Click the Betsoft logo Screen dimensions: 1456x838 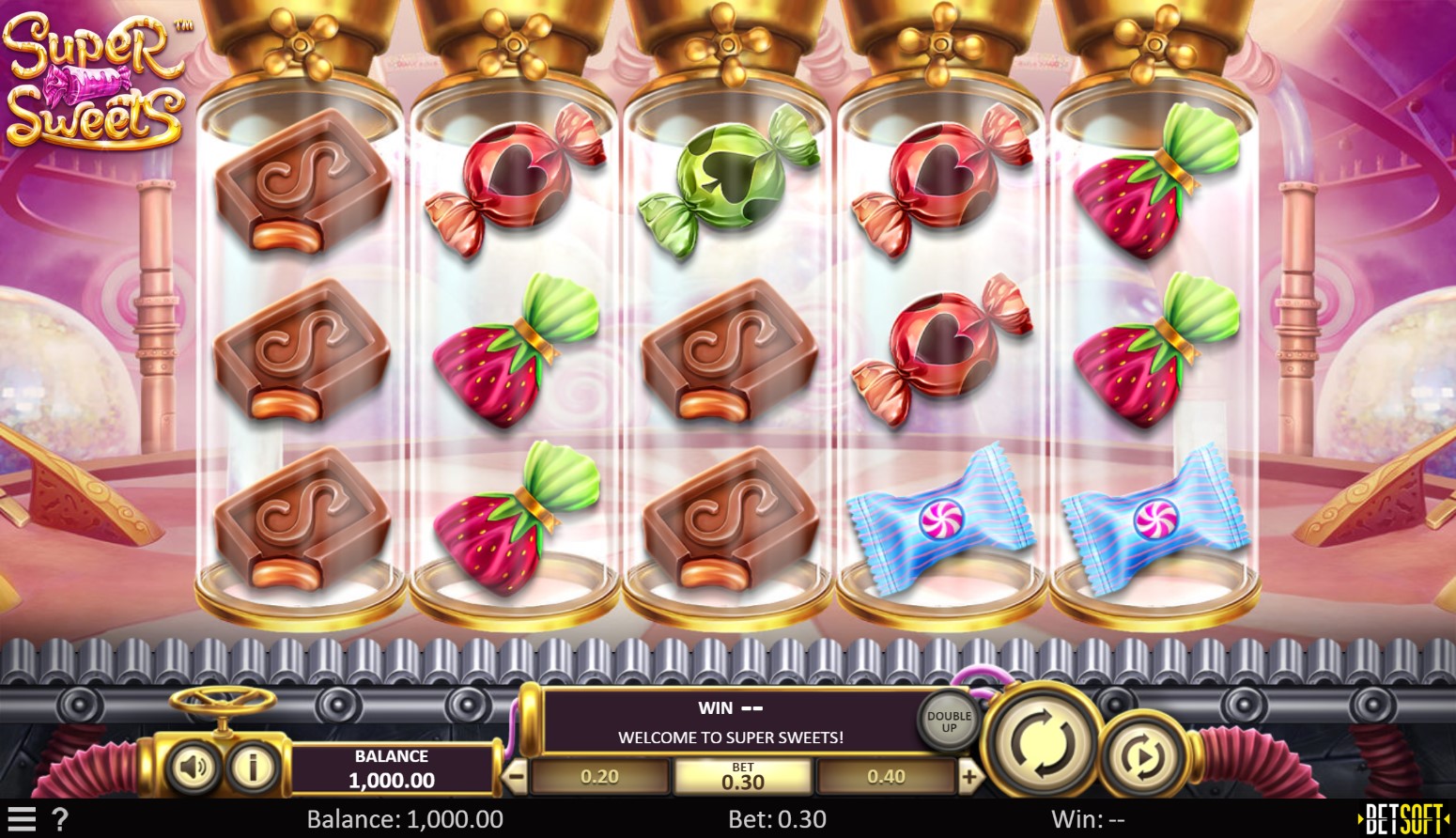[1404, 816]
